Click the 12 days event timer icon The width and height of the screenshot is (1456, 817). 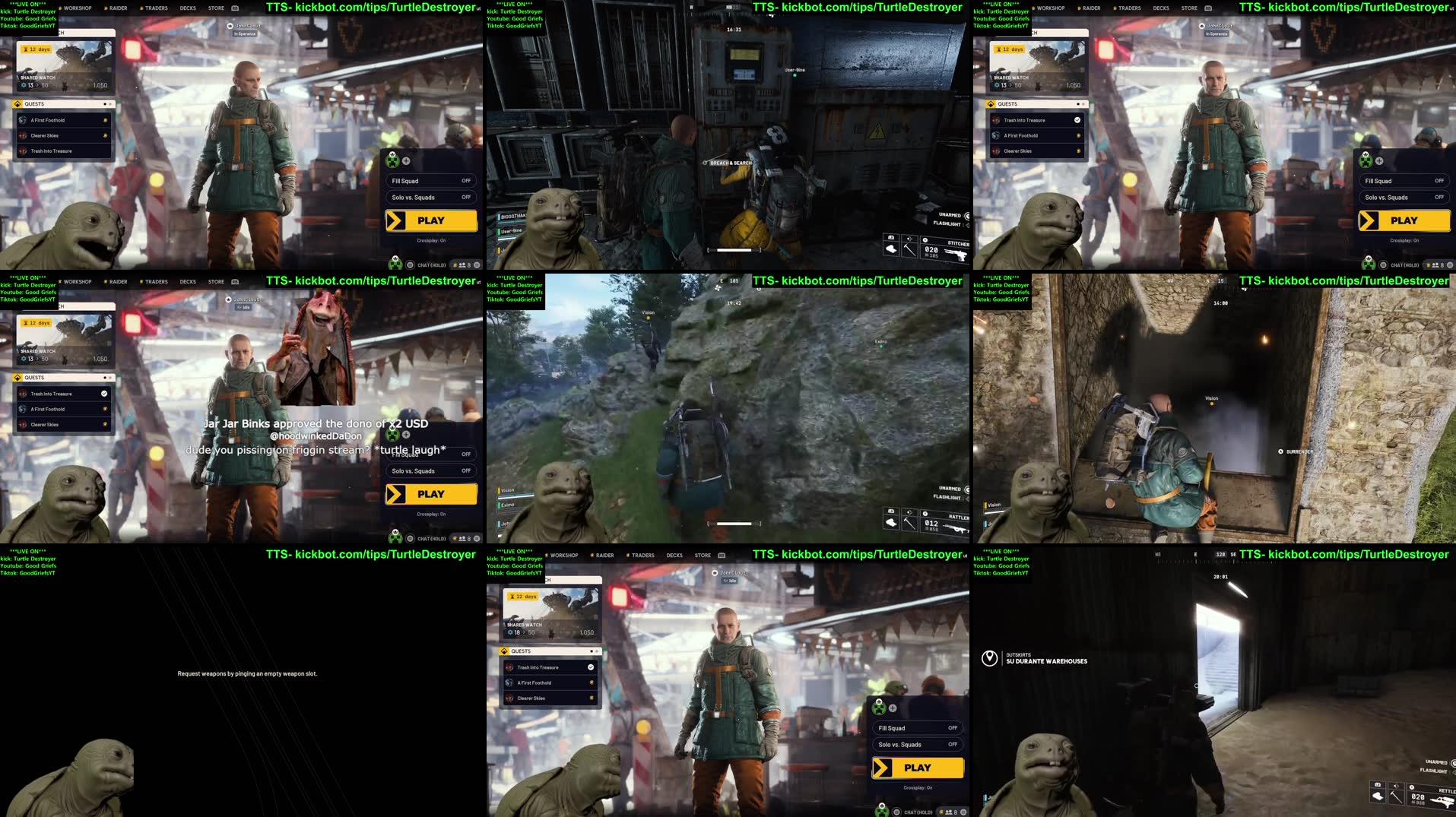24,49
